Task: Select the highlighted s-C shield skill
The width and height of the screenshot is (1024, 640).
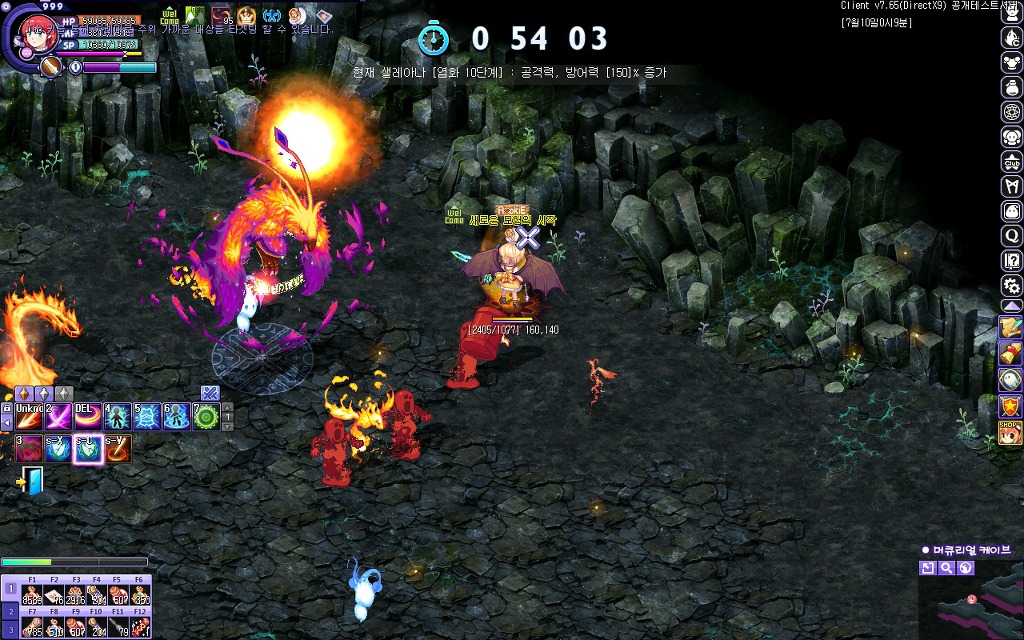Action: point(88,448)
